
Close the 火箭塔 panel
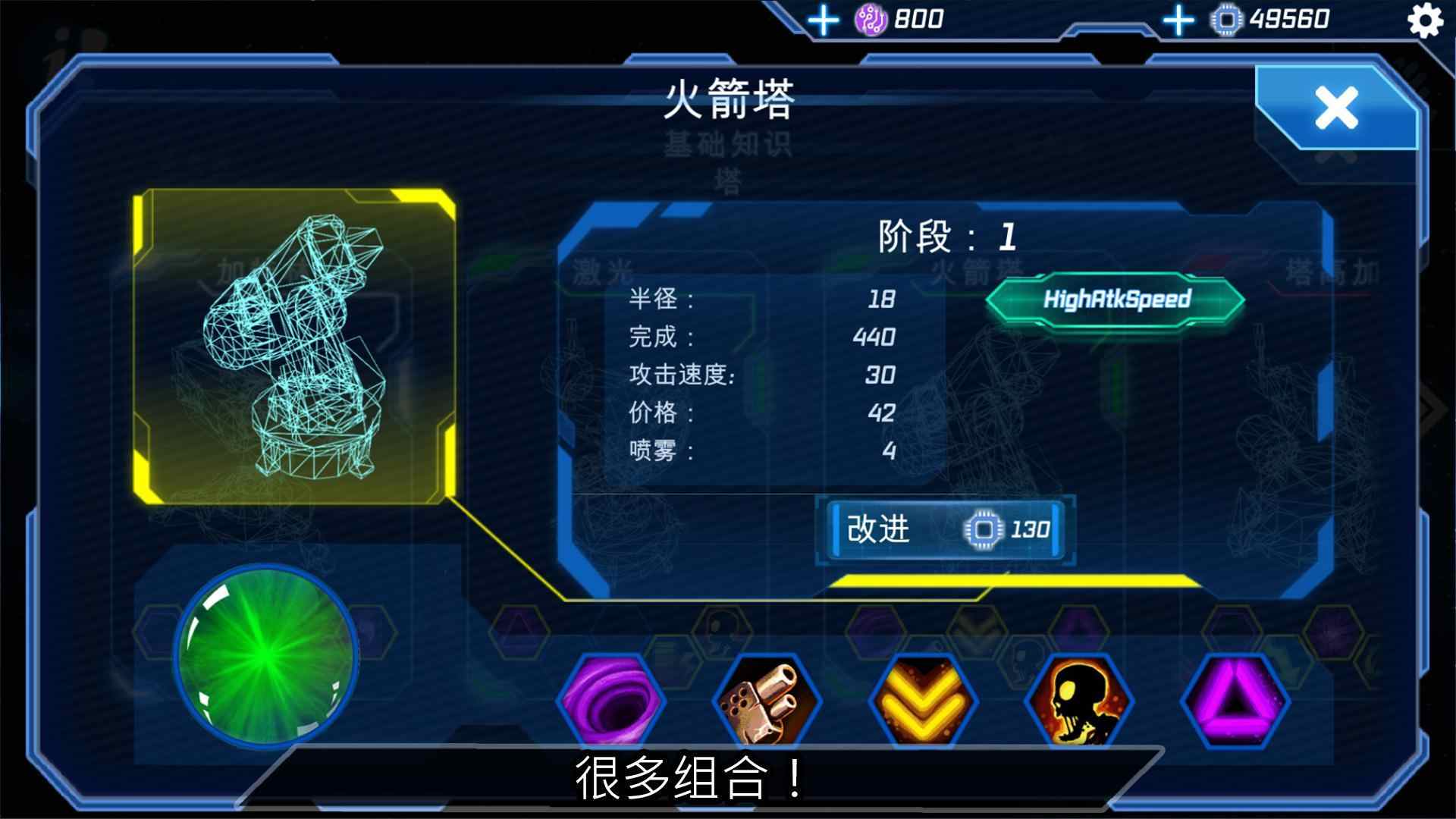pos(1338,108)
